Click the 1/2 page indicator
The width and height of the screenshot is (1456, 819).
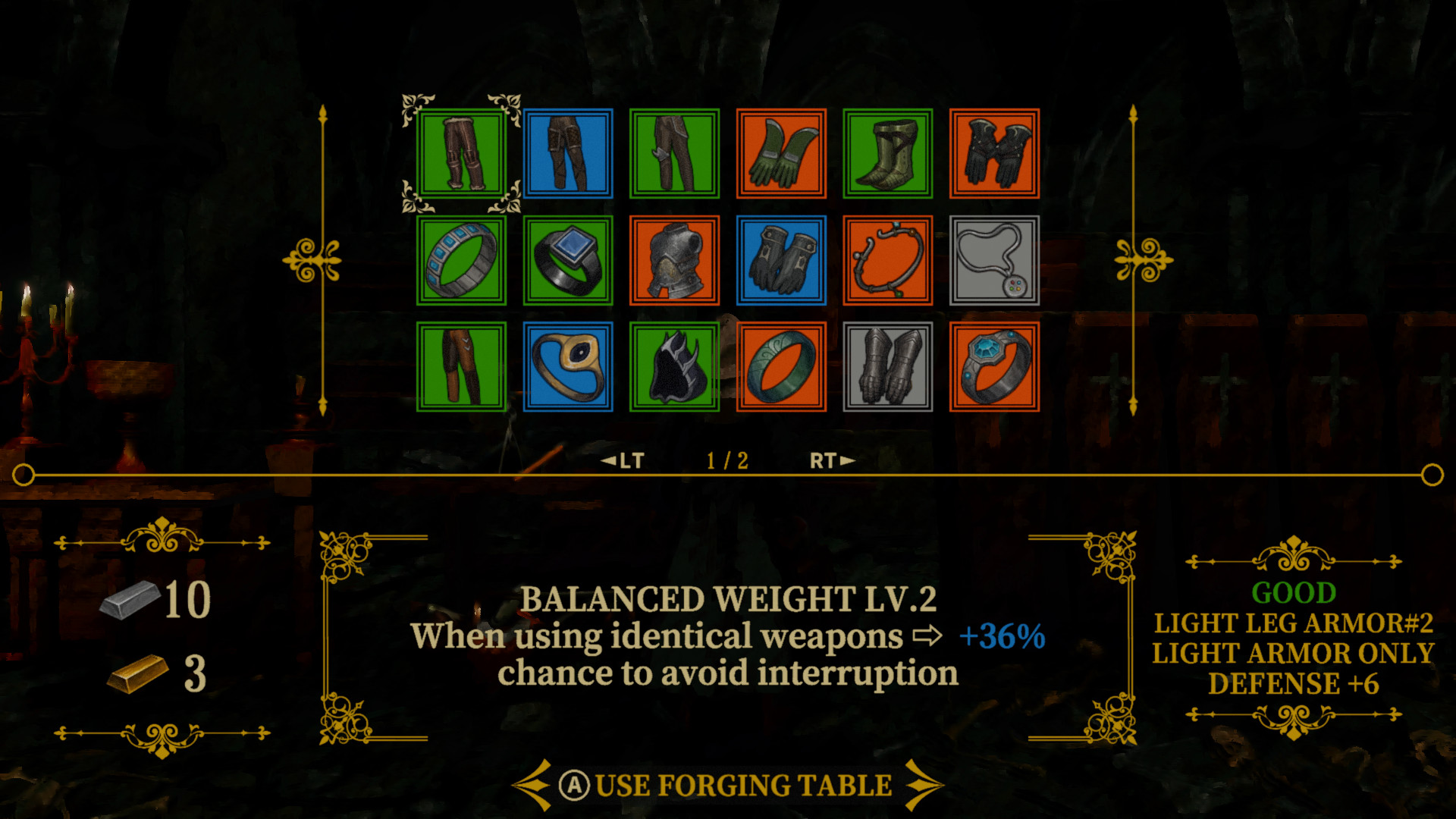click(x=726, y=460)
